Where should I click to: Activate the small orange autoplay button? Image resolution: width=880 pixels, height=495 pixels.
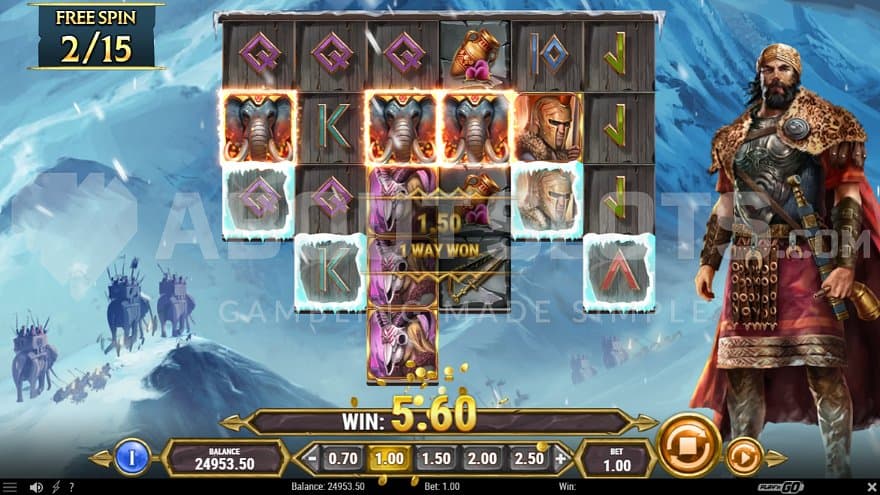pos(743,457)
